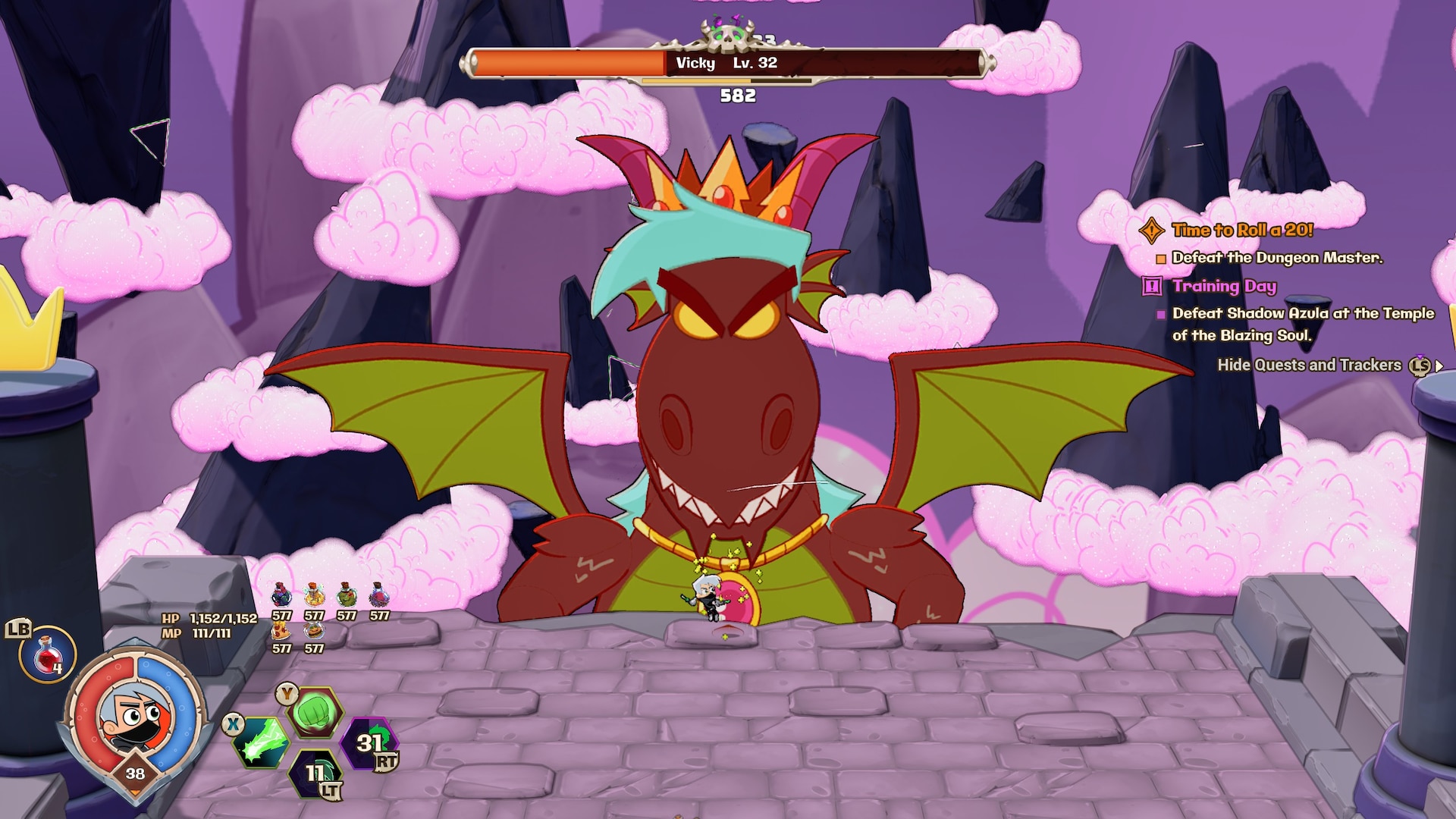The width and height of the screenshot is (1456, 819).
Task: Click the pizza slice buff icon
Action: click(281, 631)
